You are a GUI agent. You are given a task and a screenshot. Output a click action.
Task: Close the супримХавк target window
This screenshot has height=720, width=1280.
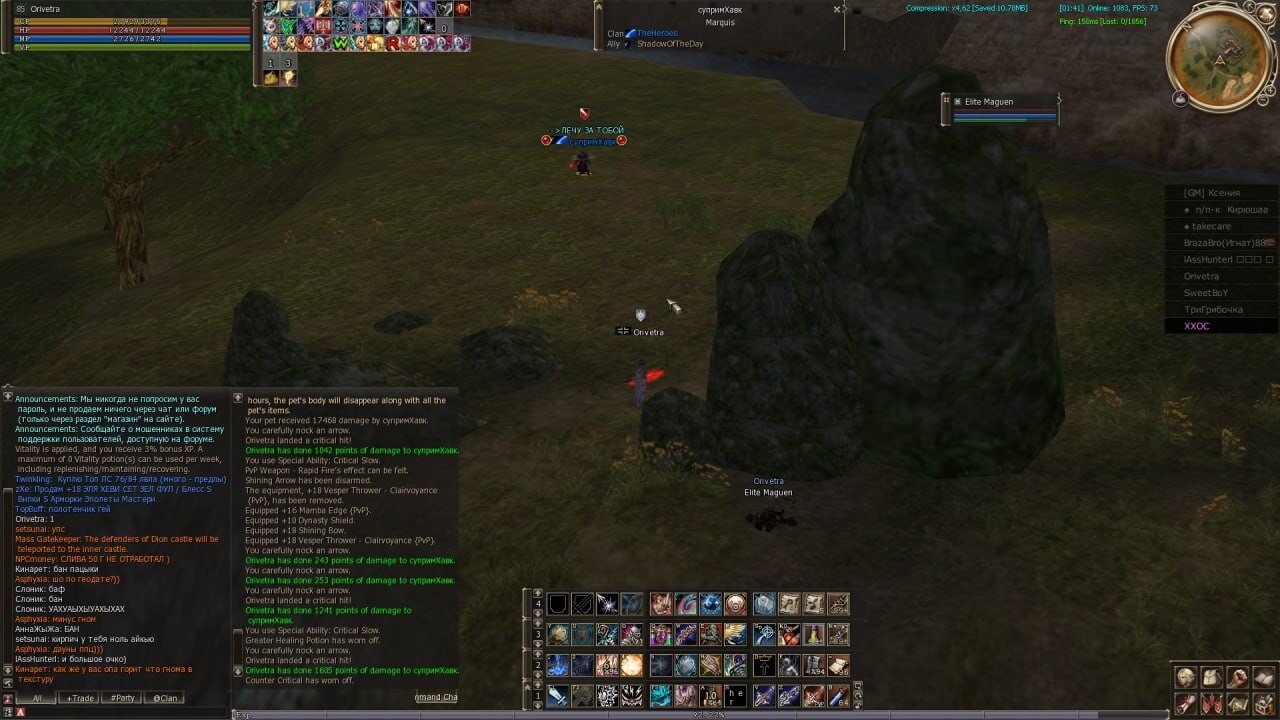(x=837, y=9)
